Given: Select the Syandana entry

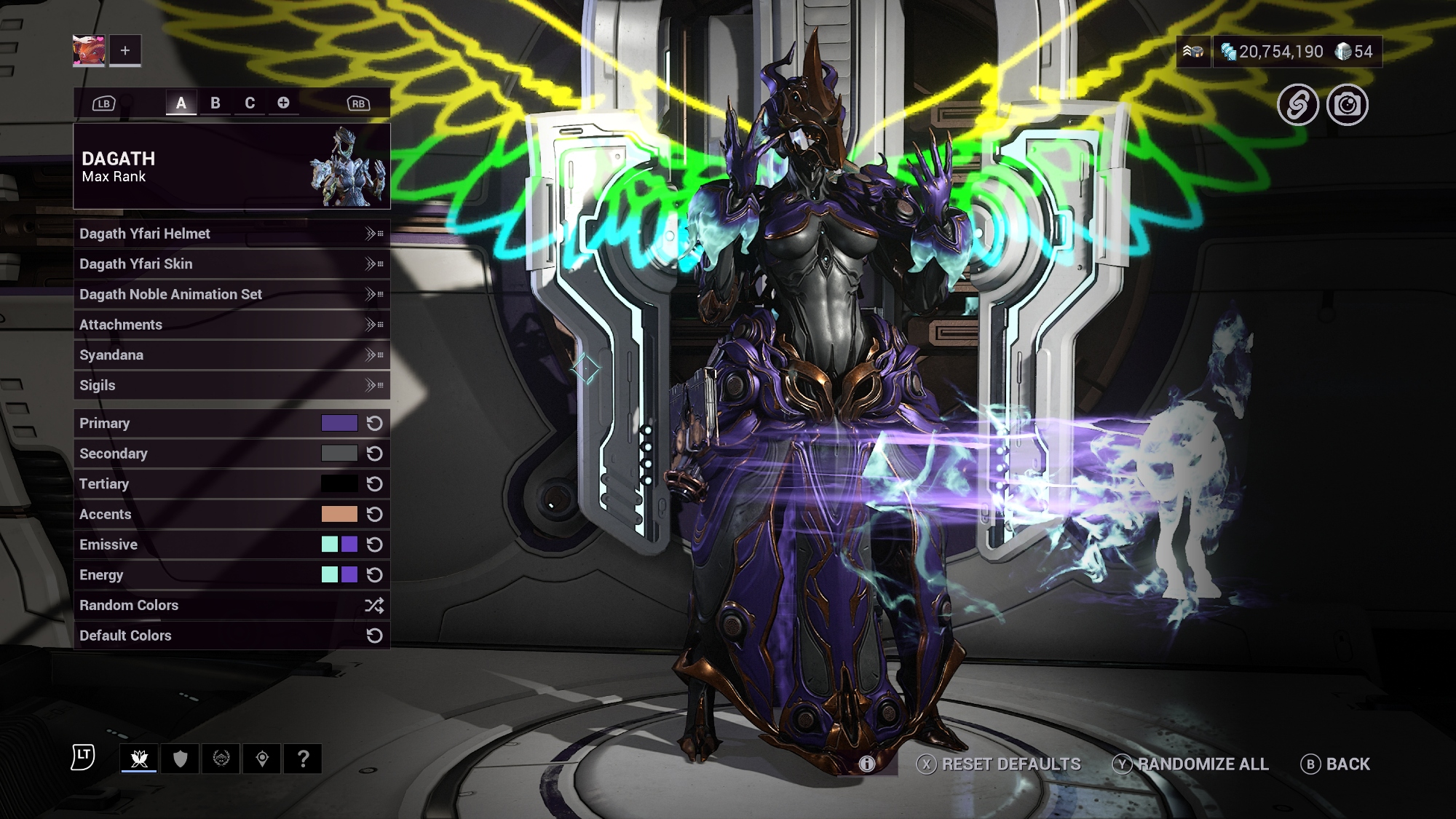Looking at the screenshot, I should [x=232, y=355].
